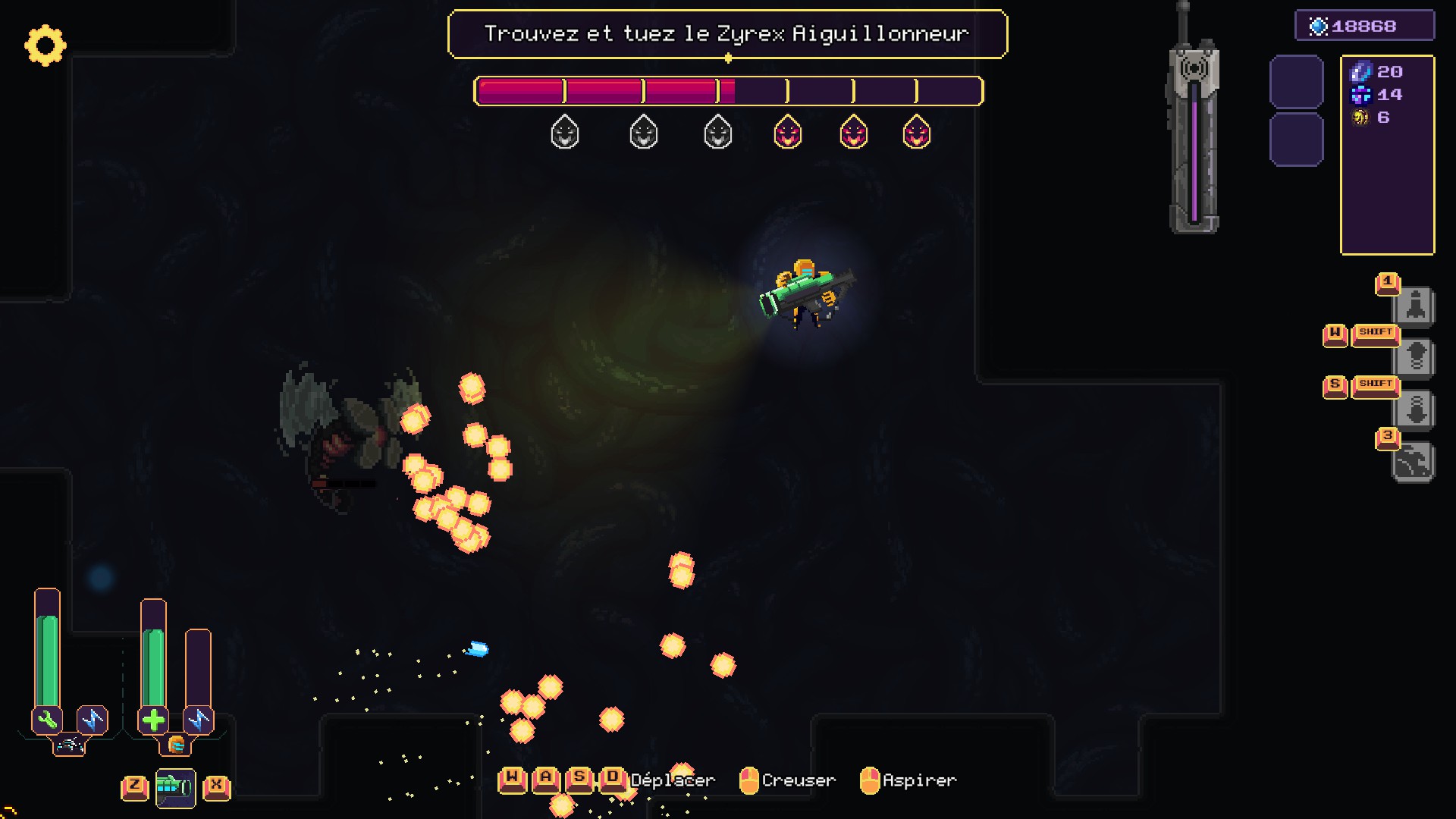
Task: Select the objective banner about Zyrex Aiguillonneur
Action: (x=727, y=34)
